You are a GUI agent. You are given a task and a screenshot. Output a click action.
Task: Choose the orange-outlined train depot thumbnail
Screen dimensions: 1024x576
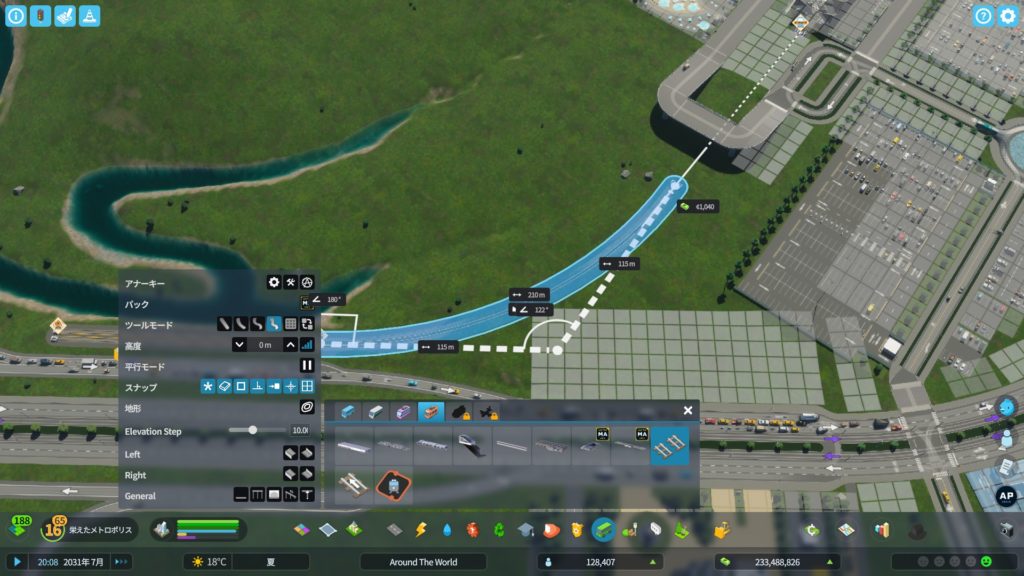(393, 487)
